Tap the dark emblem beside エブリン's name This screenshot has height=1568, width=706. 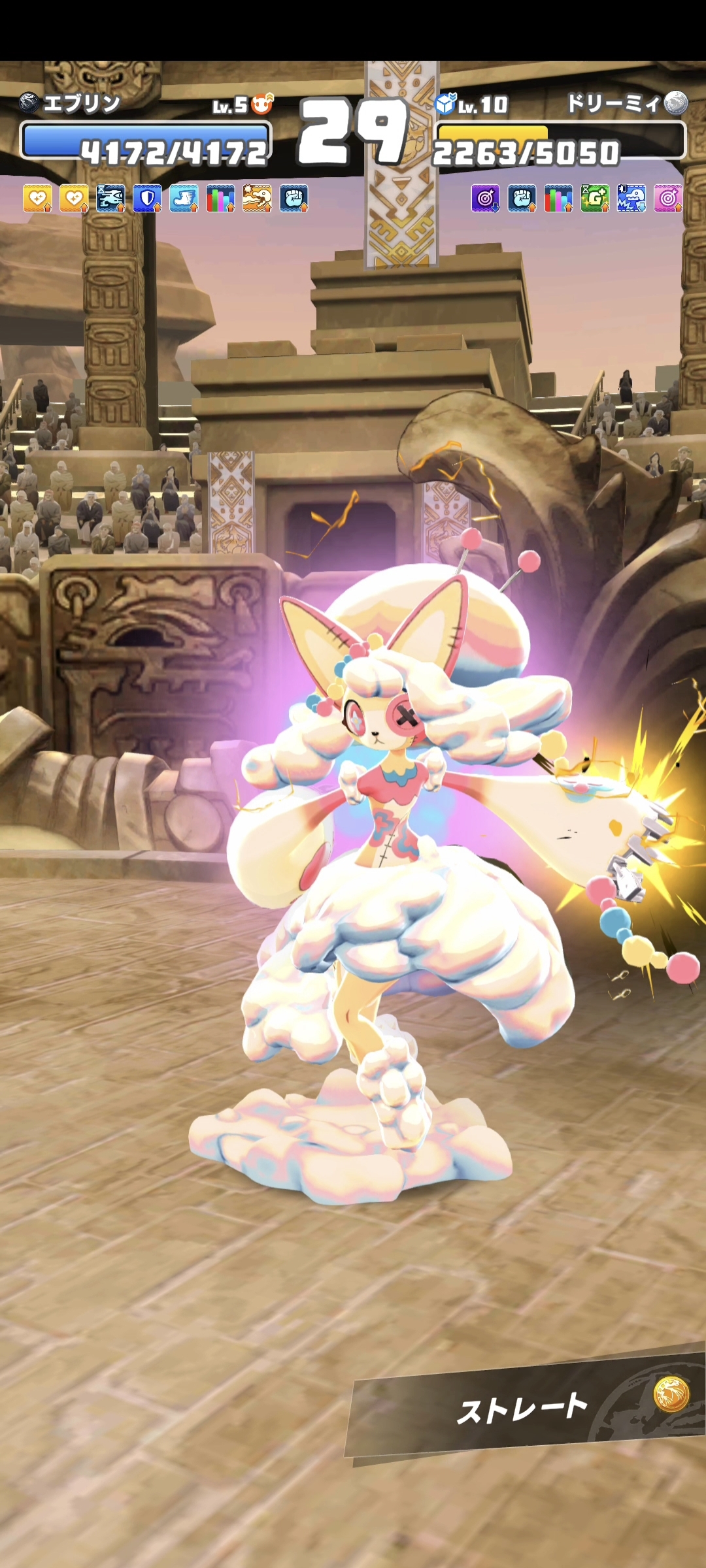(29, 103)
